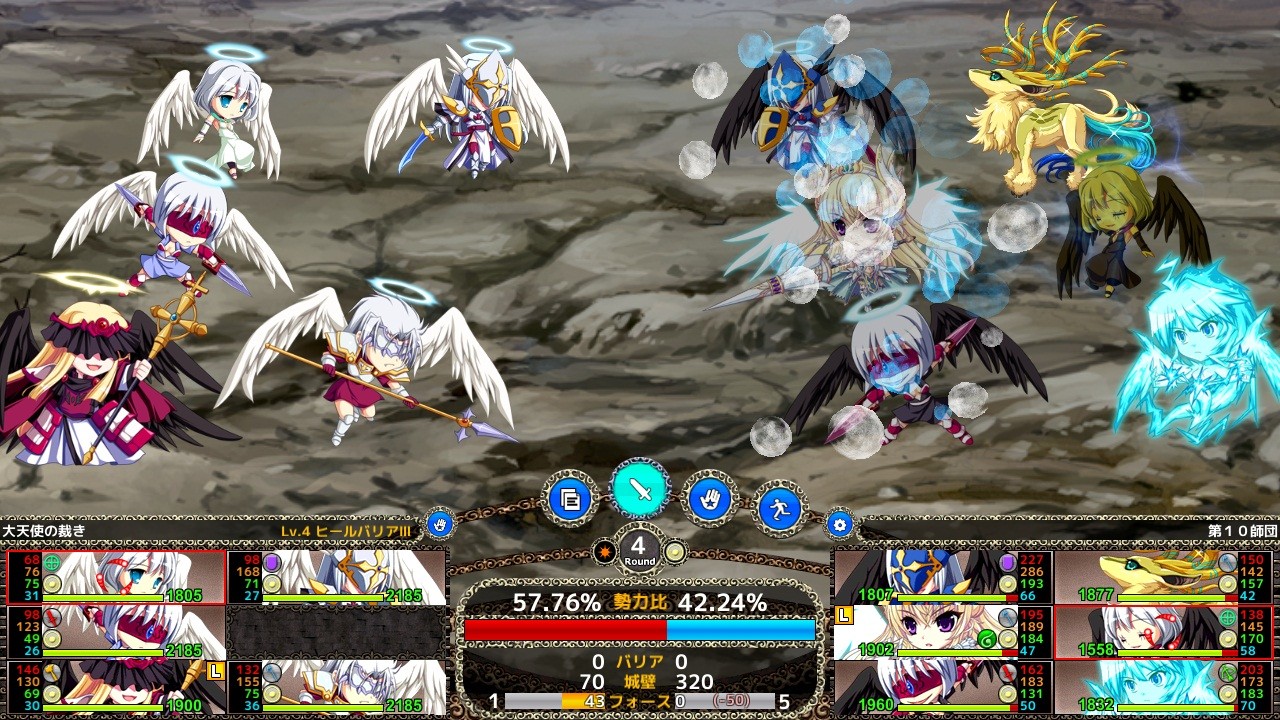Choose the running retreat command
The image size is (1280, 720).
(x=778, y=506)
